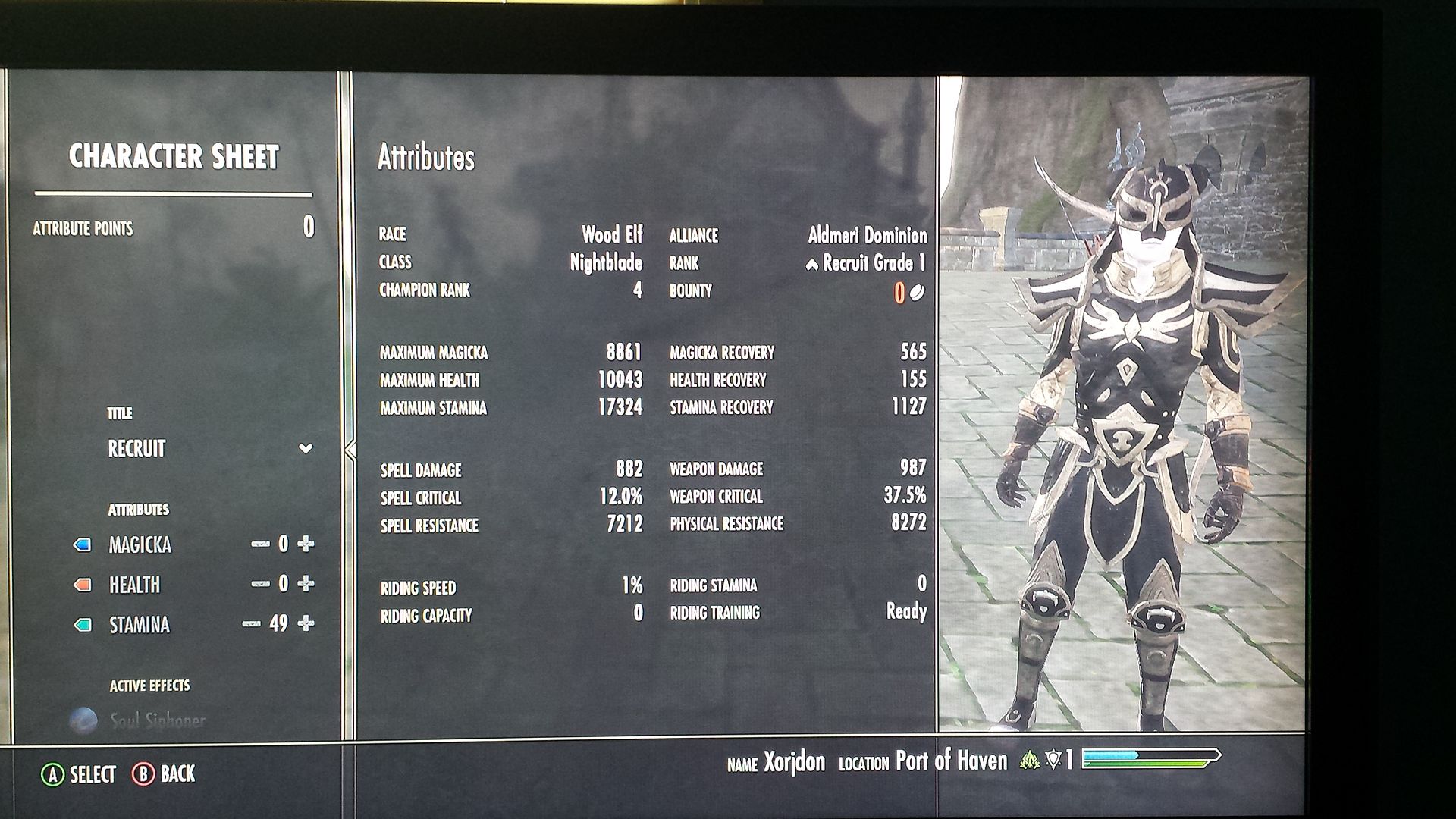
Task: Click the Health attribute arrow icon
Action: pyautogui.click(x=82, y=585)
